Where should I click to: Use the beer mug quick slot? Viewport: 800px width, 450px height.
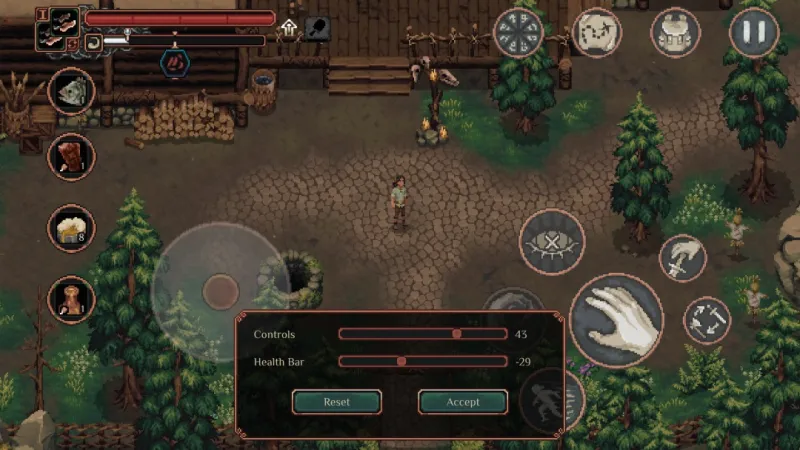tap(71, 228)
